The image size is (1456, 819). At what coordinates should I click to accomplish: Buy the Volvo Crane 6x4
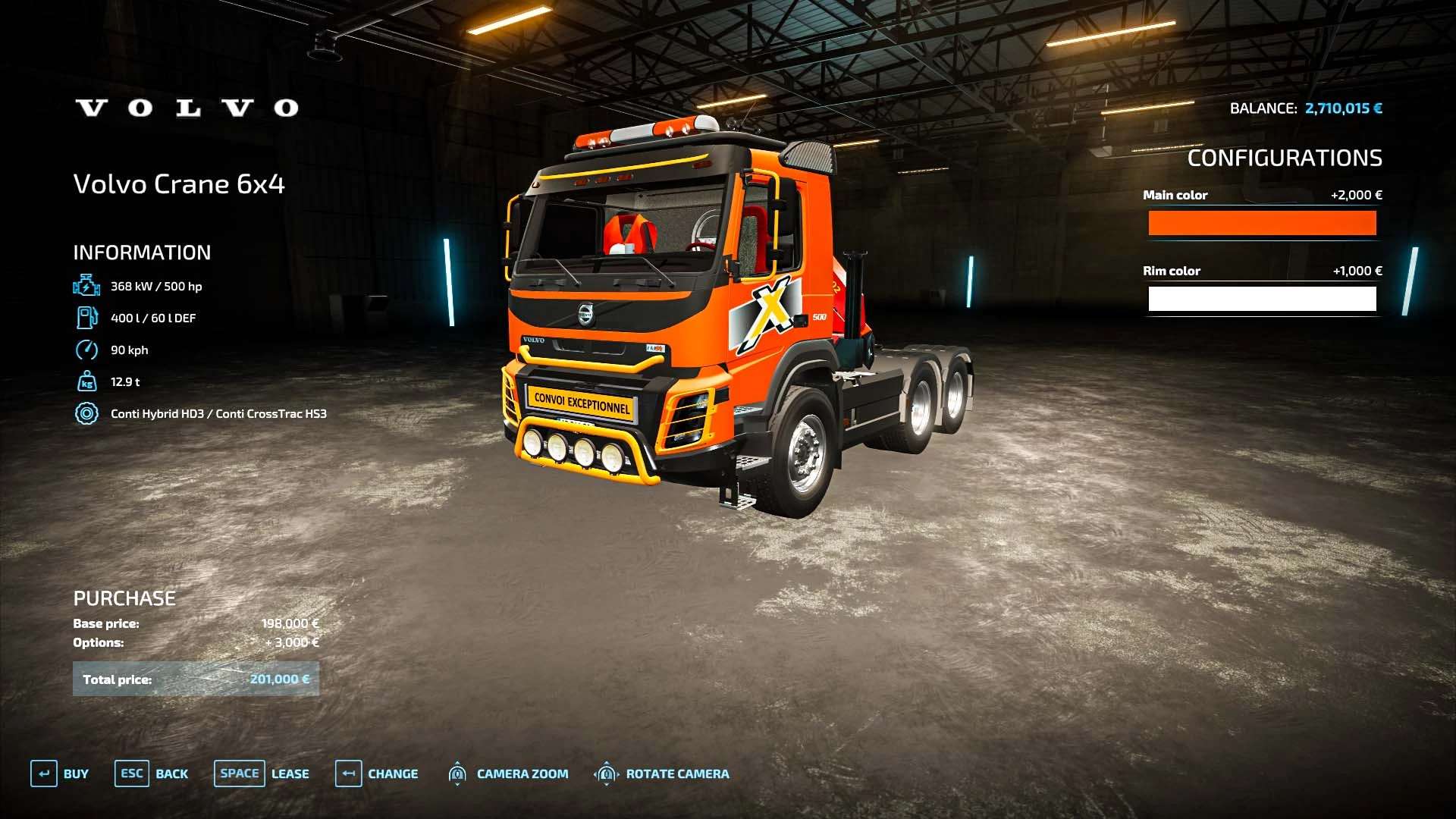(x=60, y=773)
